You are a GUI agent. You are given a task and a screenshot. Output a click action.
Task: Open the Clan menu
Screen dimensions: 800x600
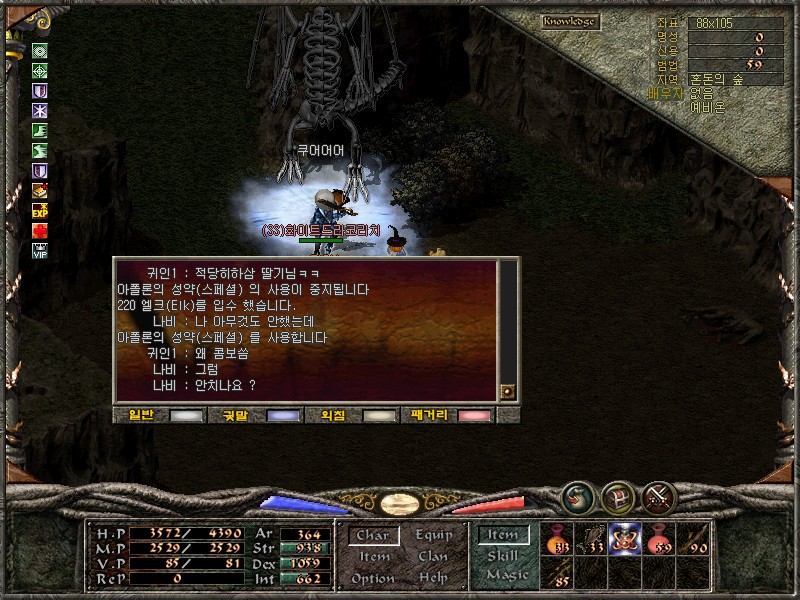pyautogui.click(x=434, y=557)
